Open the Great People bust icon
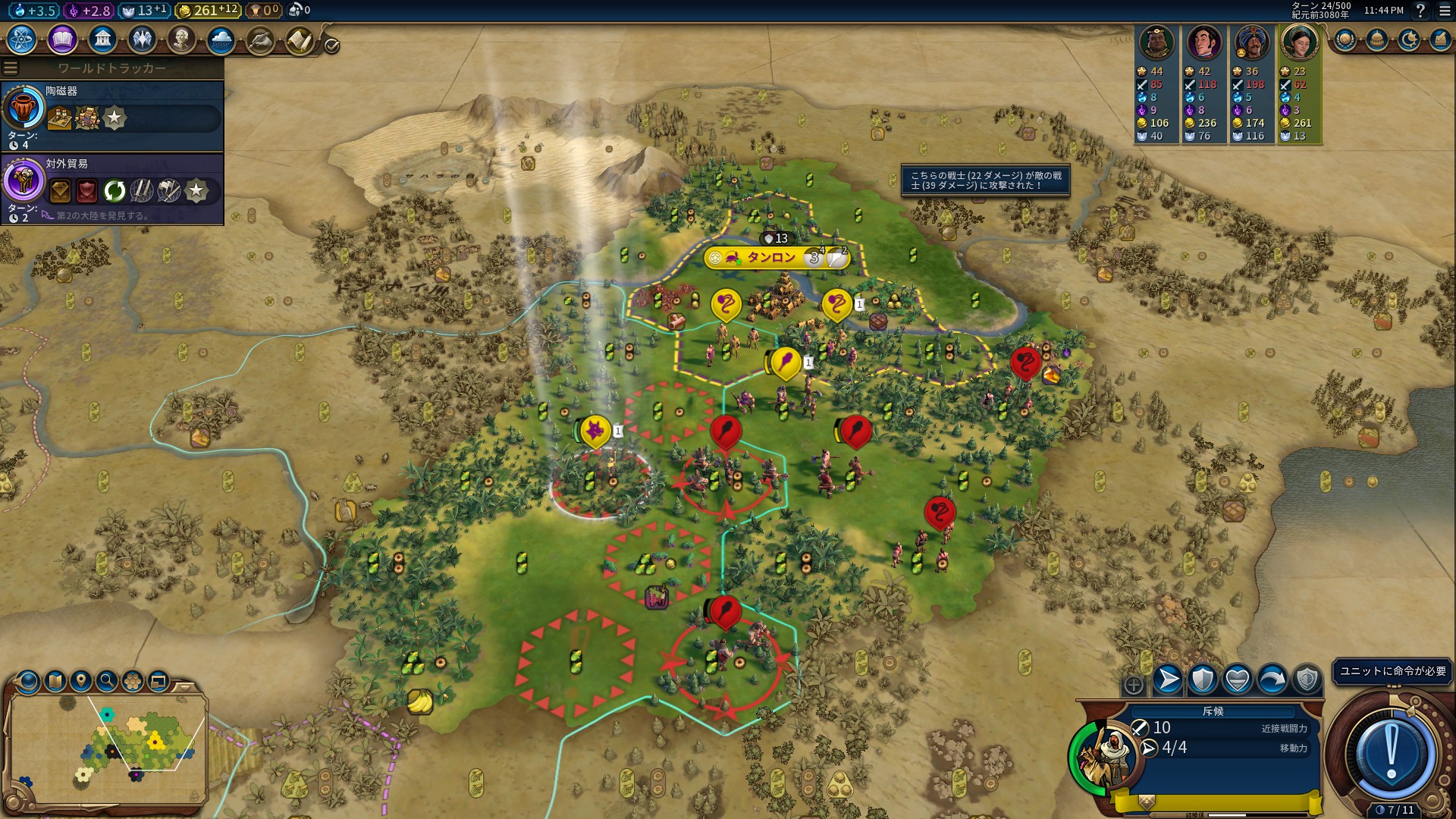This screenshot has width=1456, height=819. 181,39
